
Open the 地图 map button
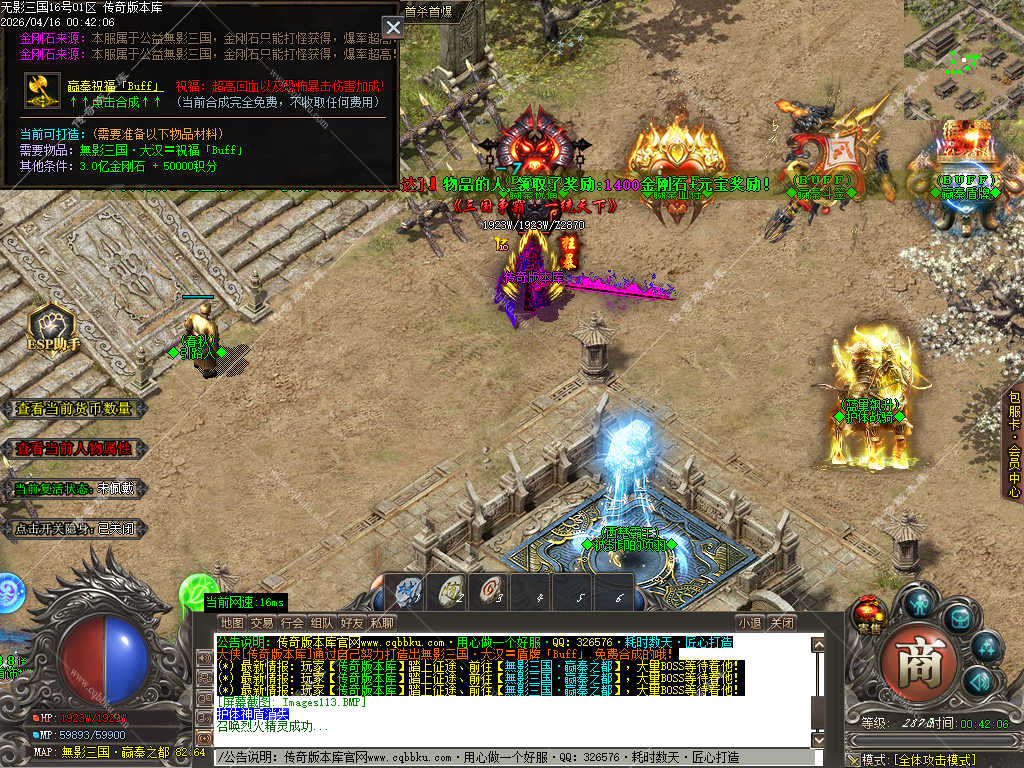click(x=232, y=623)
